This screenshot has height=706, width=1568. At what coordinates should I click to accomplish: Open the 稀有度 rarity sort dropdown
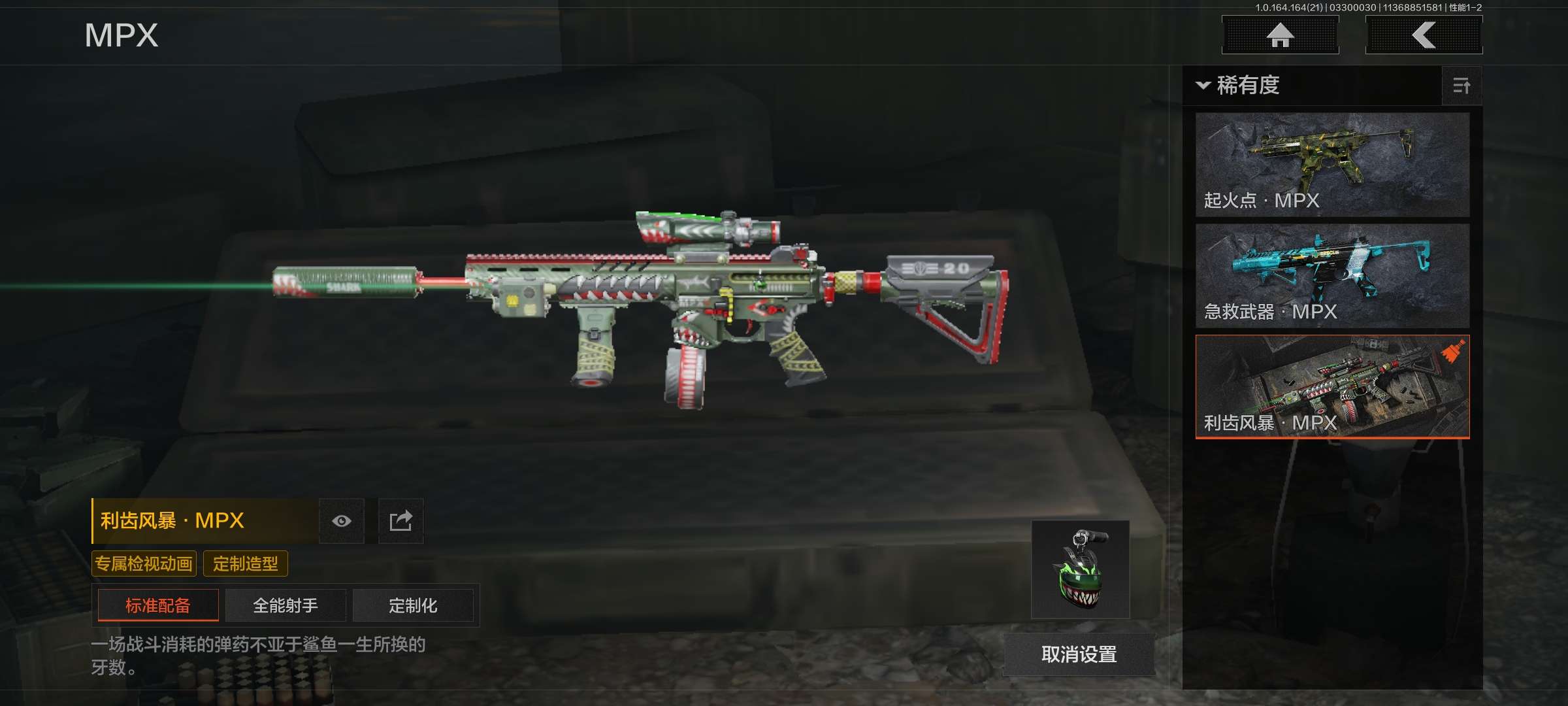pos(1239,86)
